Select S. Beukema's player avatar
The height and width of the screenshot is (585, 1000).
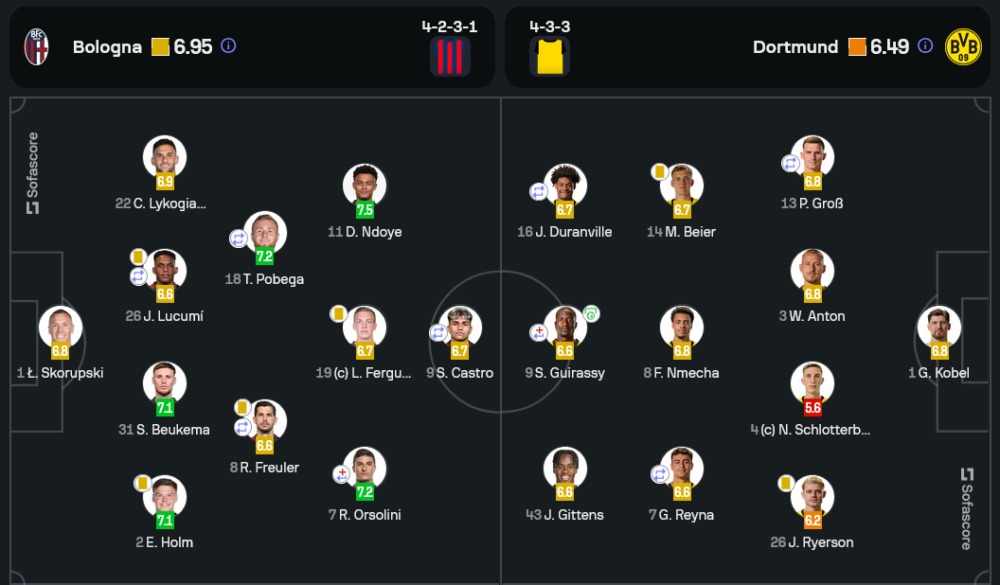pyautogui.click(x=165, y=384)
